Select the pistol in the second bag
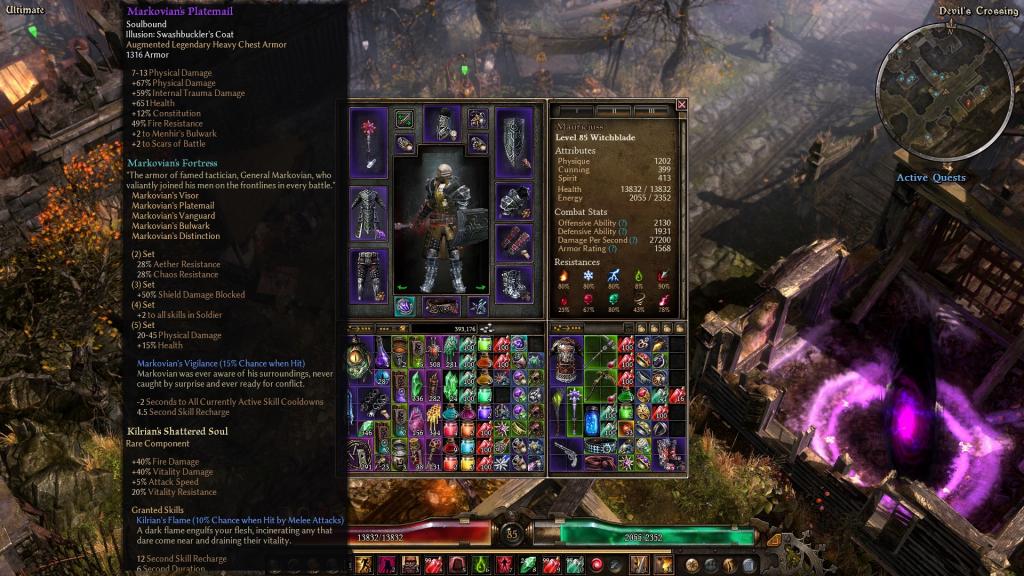The image size is (1024, 576). (x=564, y=455)
